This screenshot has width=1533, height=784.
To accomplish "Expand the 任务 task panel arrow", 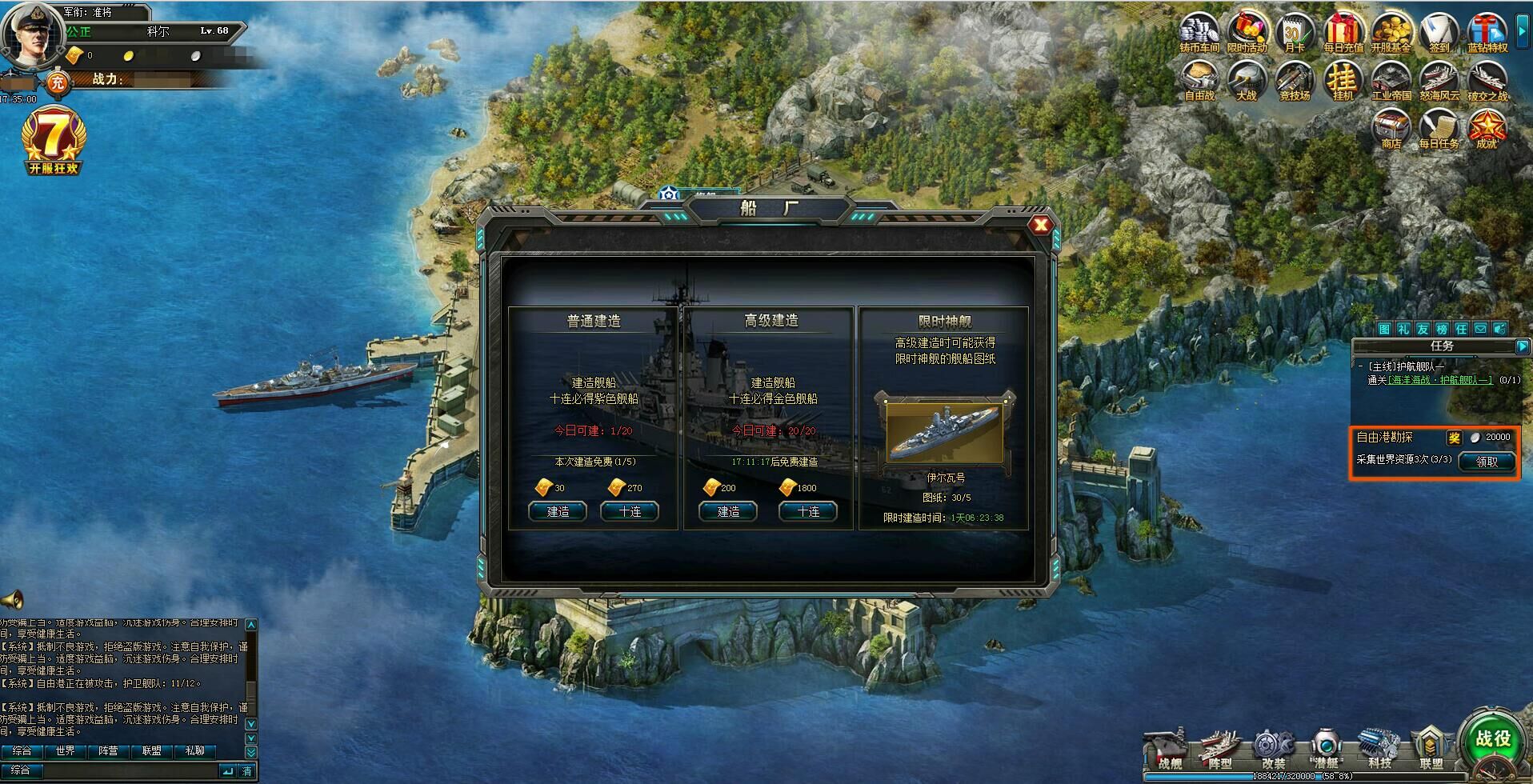I will 1524,347.
